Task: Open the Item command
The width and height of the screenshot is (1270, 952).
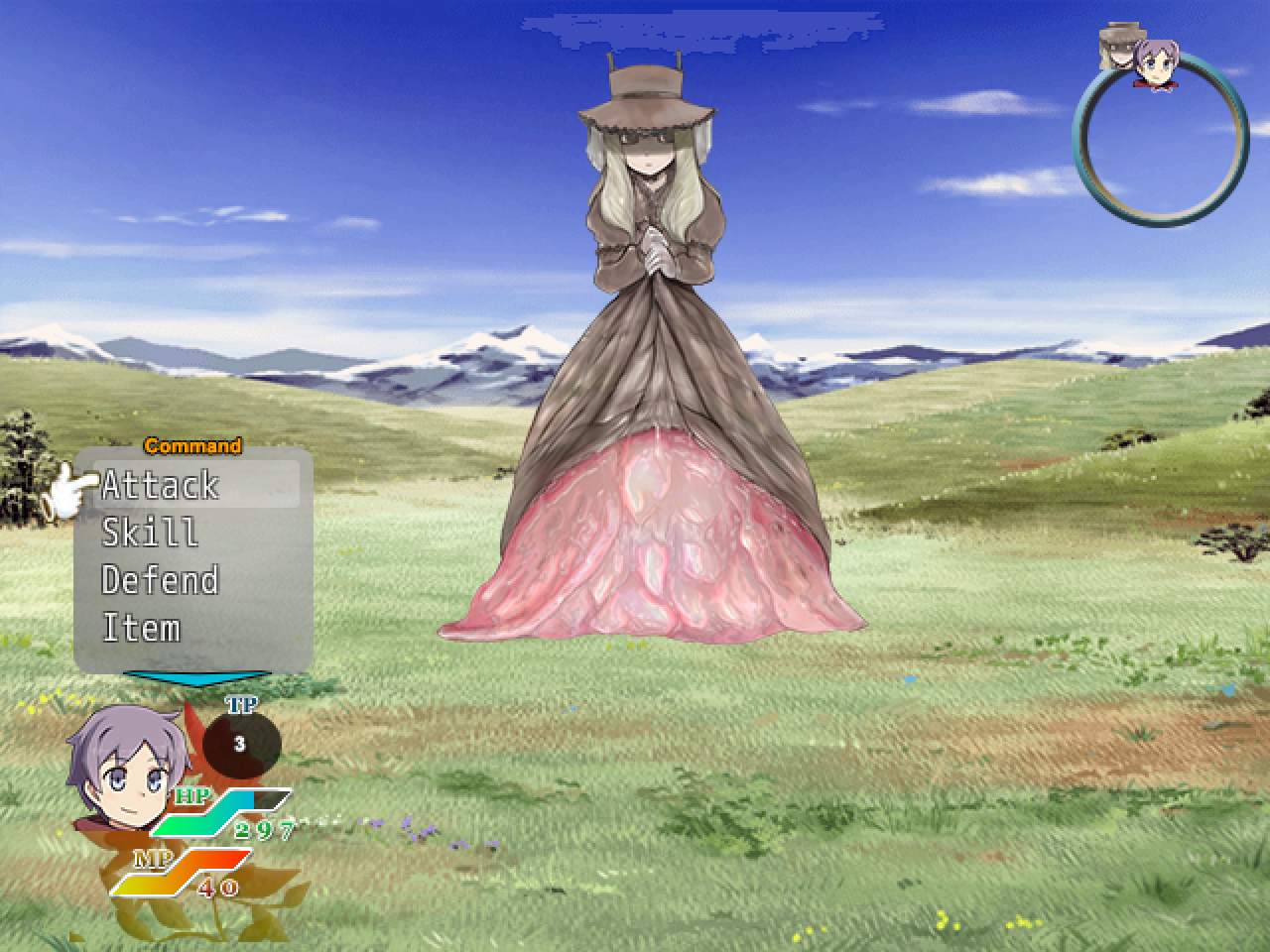Action: [141, 629]
